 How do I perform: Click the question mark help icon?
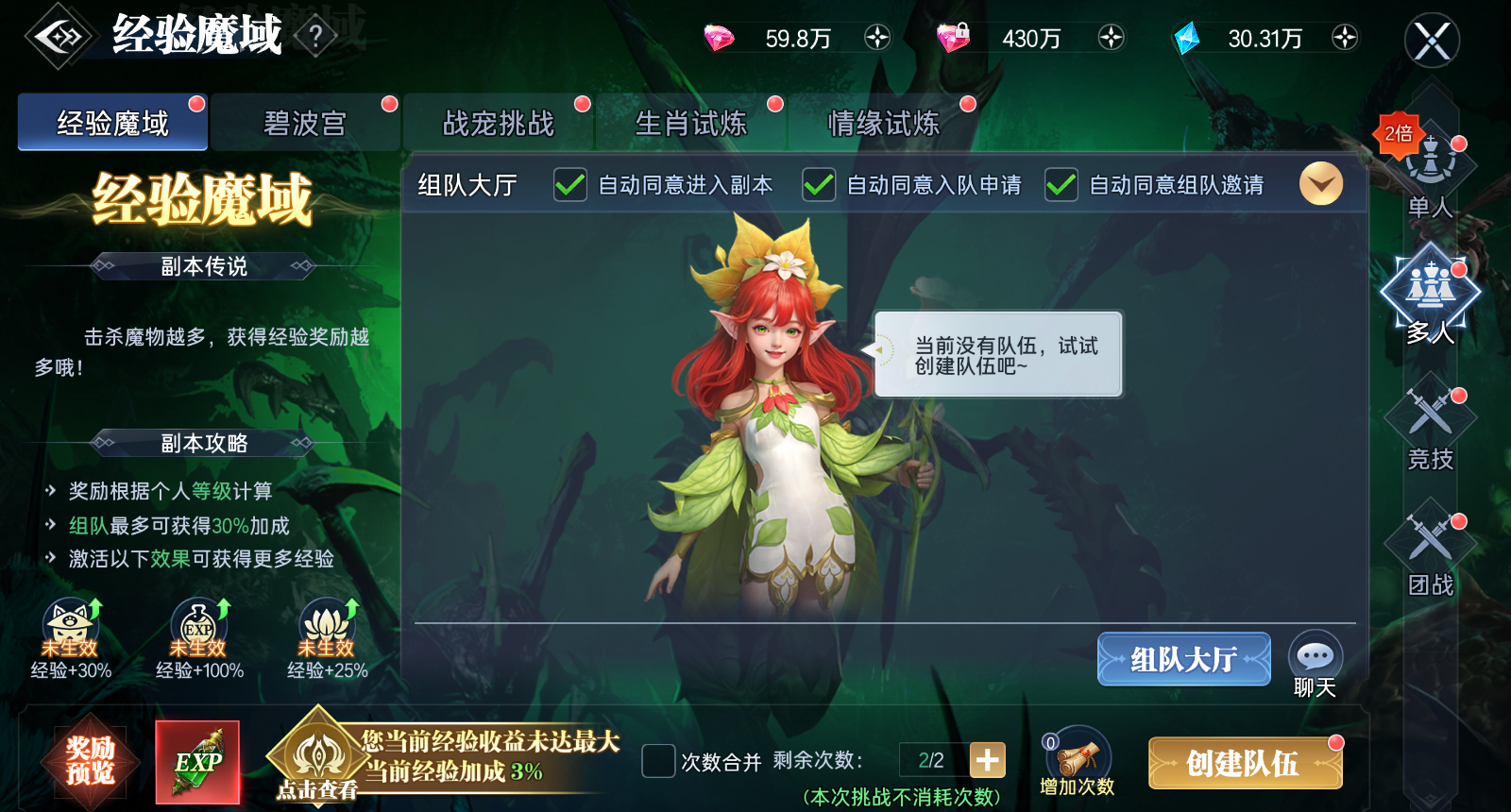(314, 36)
